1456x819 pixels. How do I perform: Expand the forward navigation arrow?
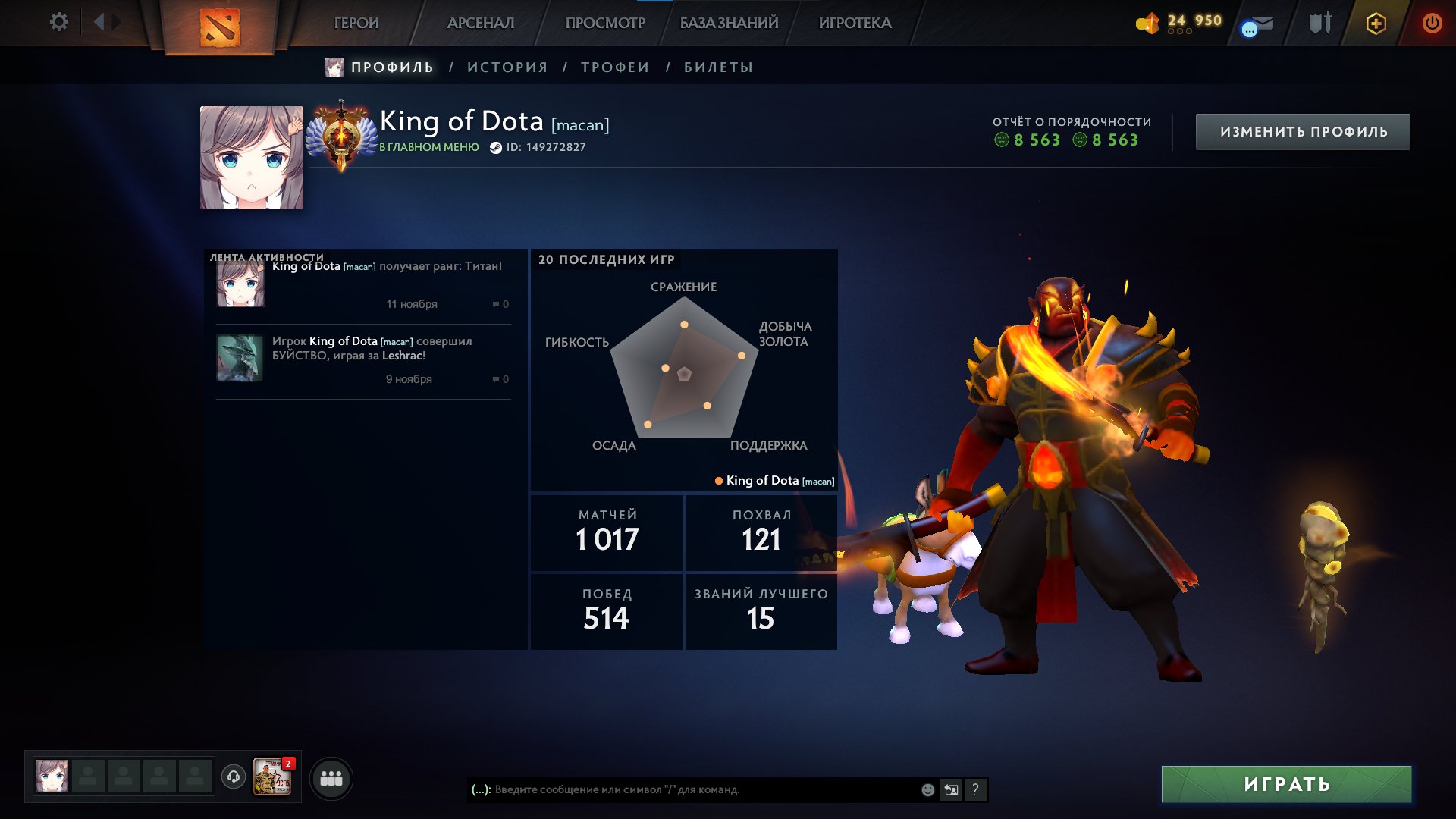[x=115, y=22]
